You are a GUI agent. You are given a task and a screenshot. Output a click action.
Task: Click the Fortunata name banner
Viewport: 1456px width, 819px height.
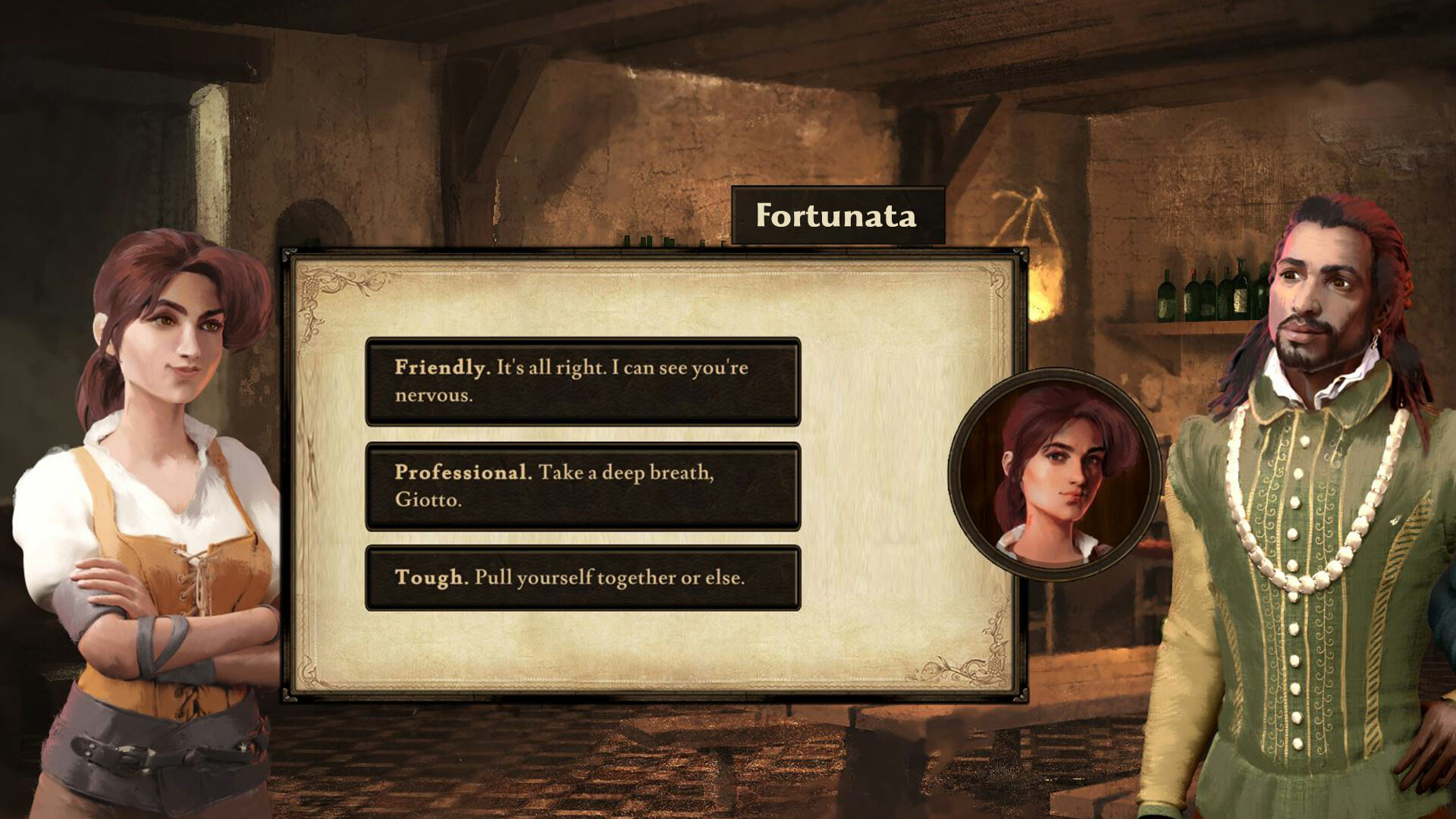[834, 216]
